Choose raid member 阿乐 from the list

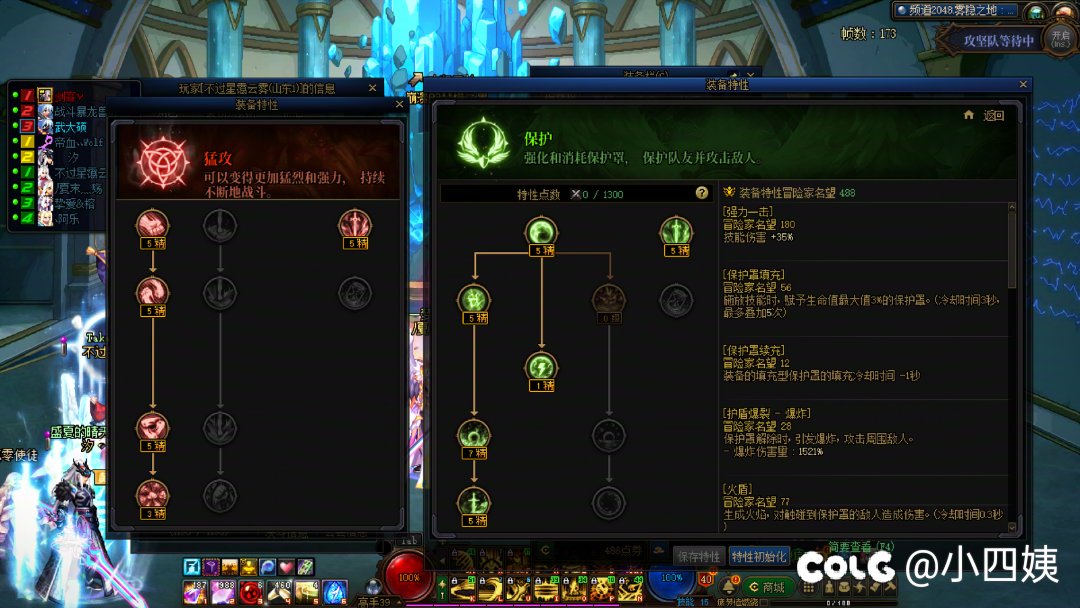pyautogui.click(x=66, y=217)
